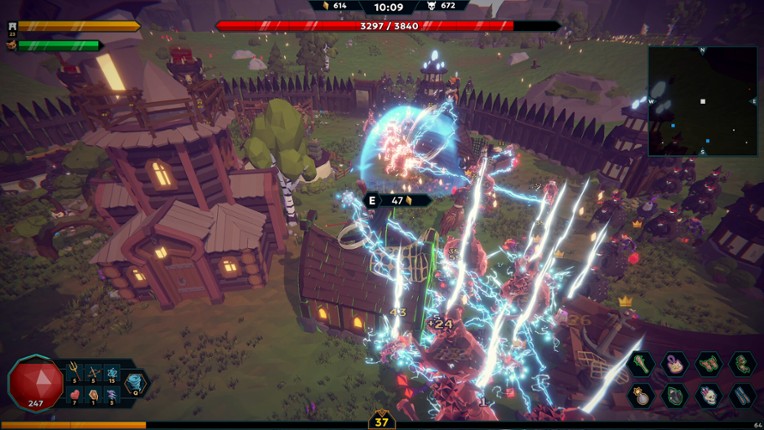Viewport: 764px width, 430px height.
Task: Select the golden amulet orb item
Action: tap(641, 396)
